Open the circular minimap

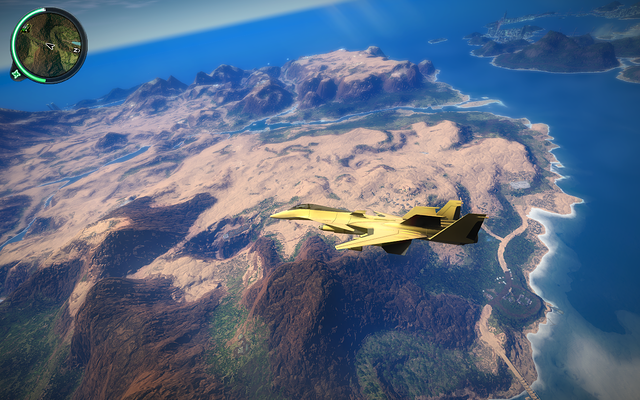[49, 45]
